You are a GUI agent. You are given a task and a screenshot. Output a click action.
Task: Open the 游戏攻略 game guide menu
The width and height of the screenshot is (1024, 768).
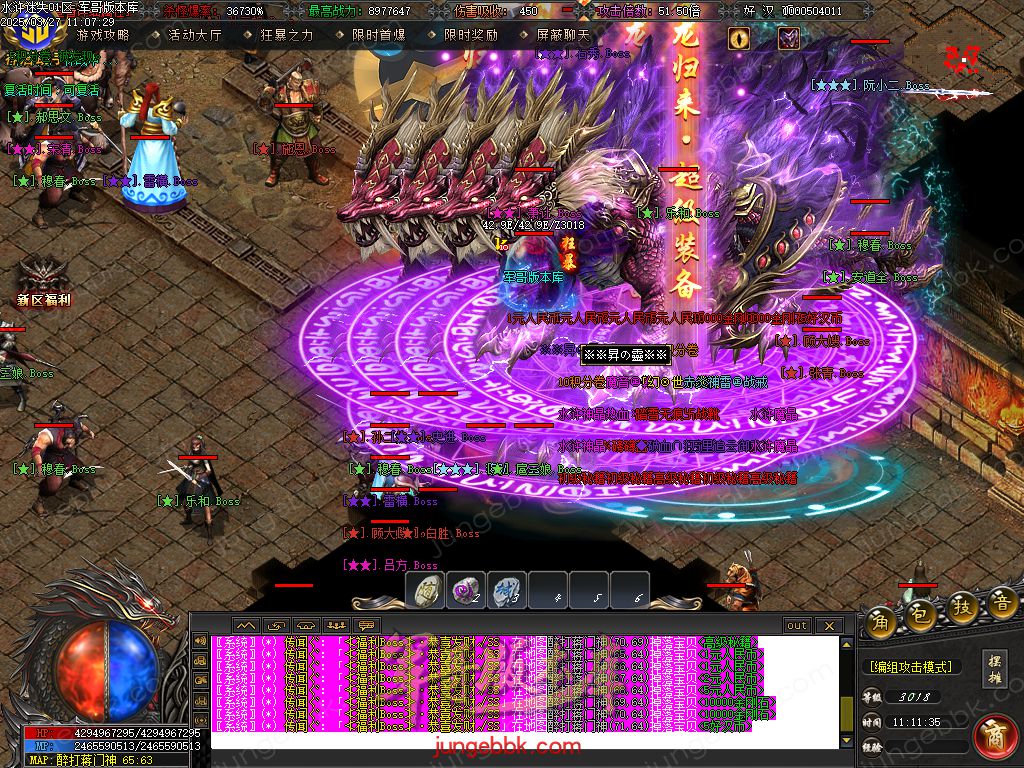click(x=103, y=35)
